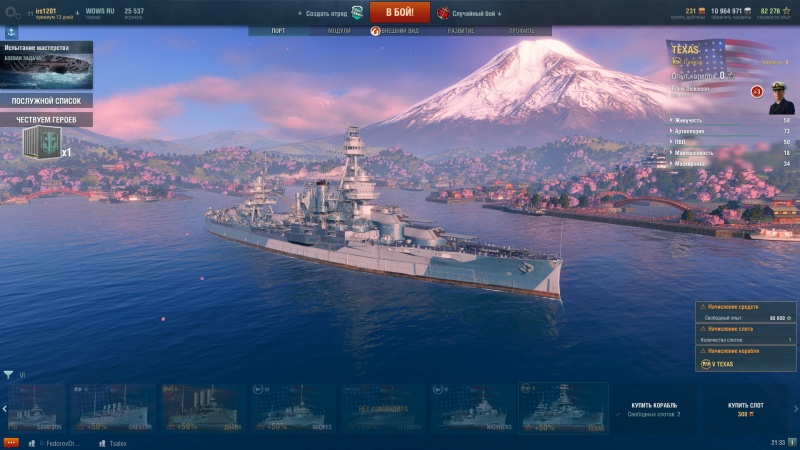Open the ЧЕСТВУЕМ ГЕРОЕВ event
Screen dimensions: 800x450
click(x=46, y=119)
